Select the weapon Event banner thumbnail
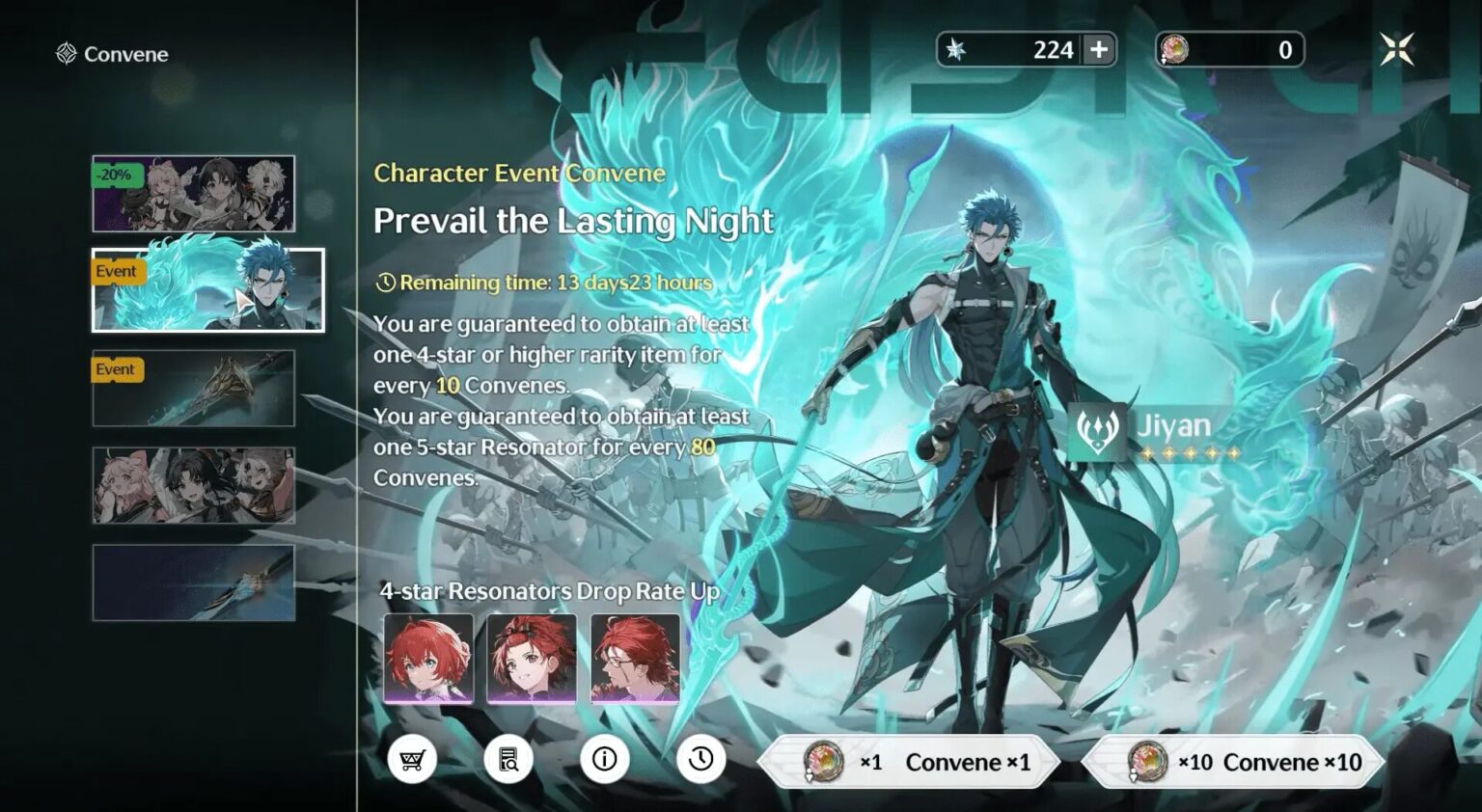Screen dimensions: 1482x812 [x=193, y=390]
